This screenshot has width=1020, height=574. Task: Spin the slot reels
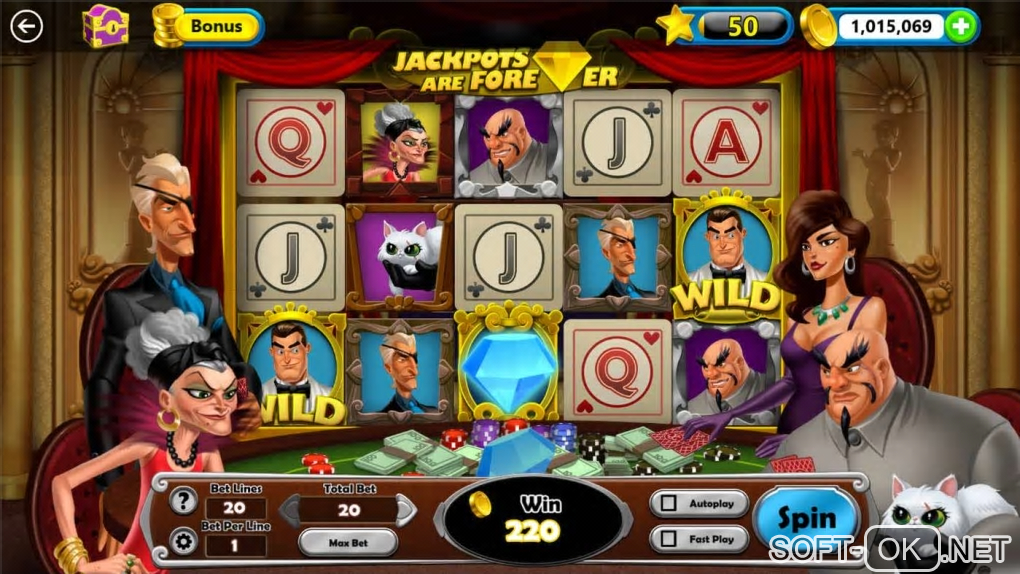coord(806,519)
